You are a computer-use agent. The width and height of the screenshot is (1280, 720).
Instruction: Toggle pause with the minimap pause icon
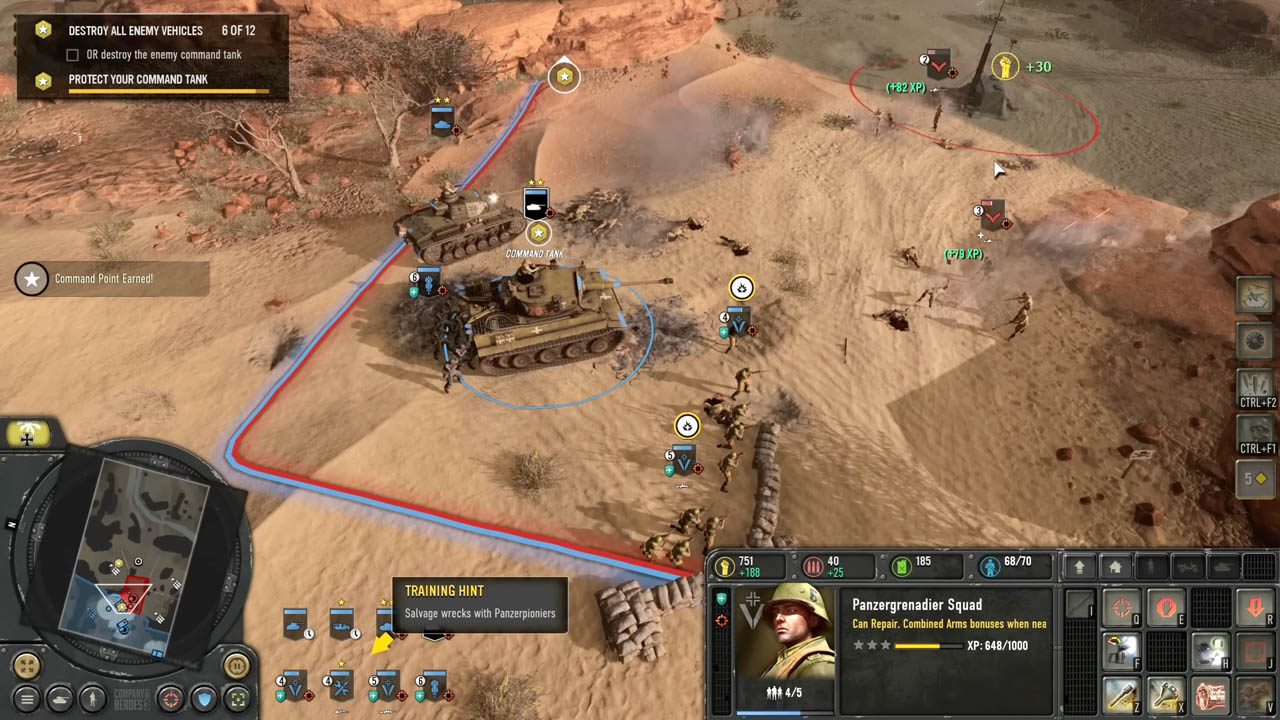236,664
